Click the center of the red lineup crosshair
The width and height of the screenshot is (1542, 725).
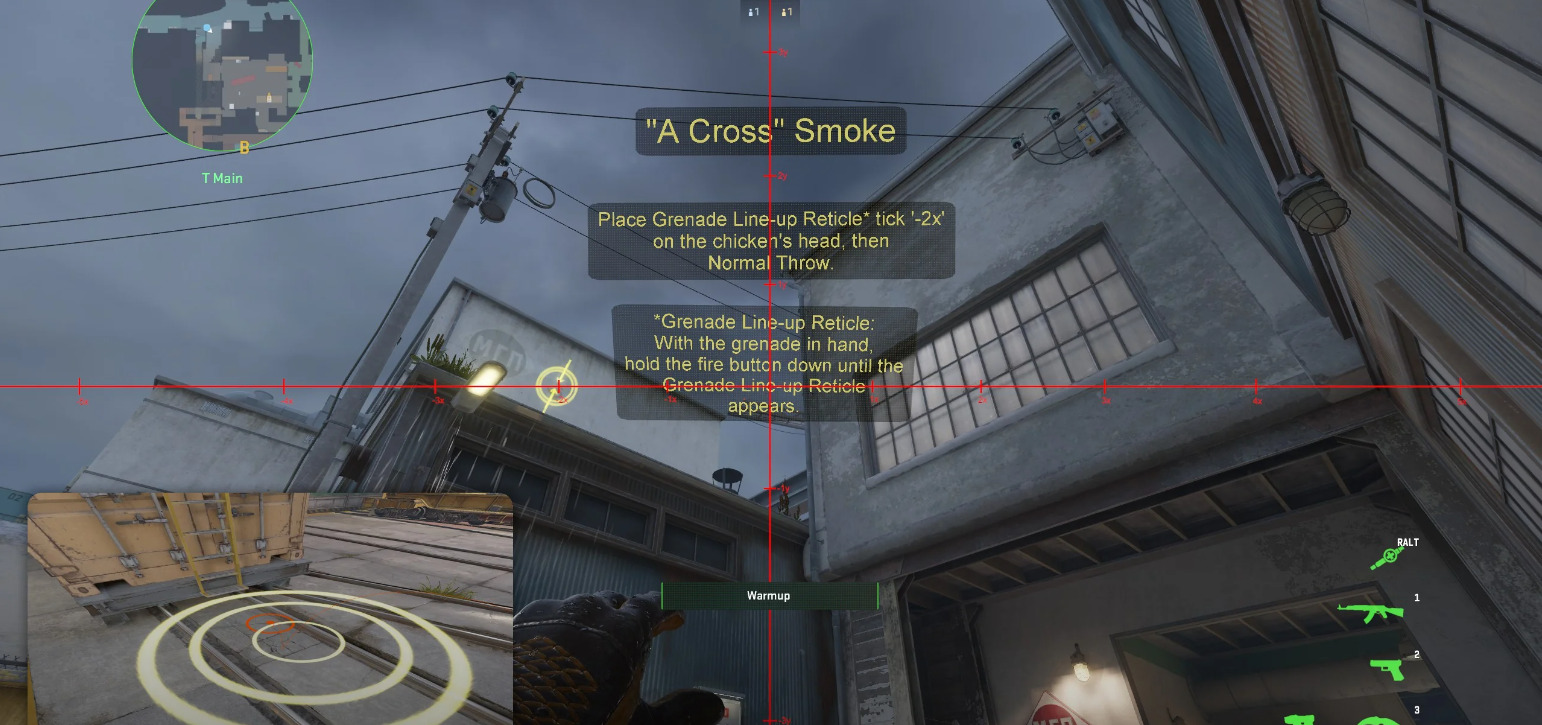[770, 385]
